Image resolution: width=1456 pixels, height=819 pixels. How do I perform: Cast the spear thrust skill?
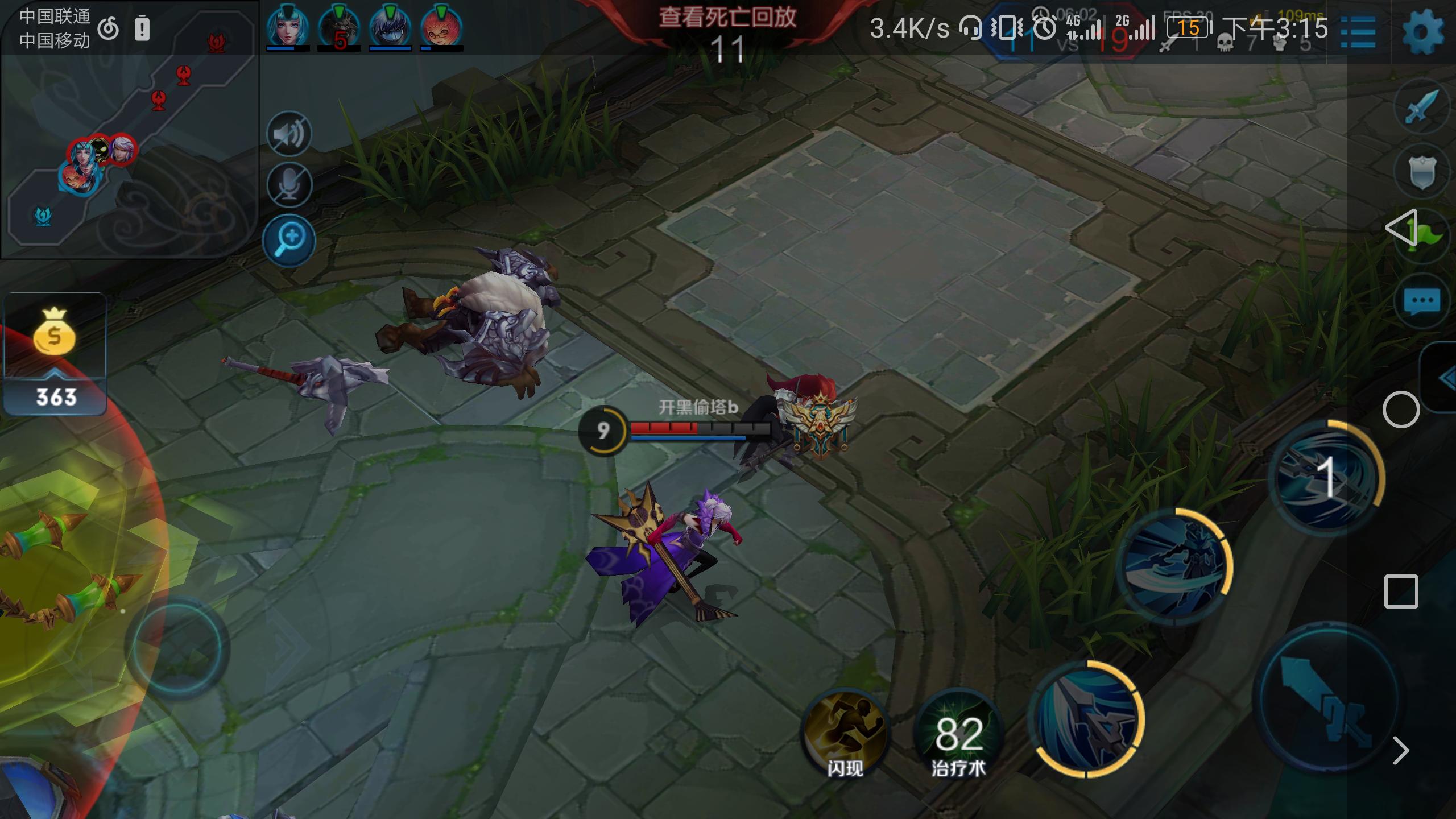coord(1086,719)
